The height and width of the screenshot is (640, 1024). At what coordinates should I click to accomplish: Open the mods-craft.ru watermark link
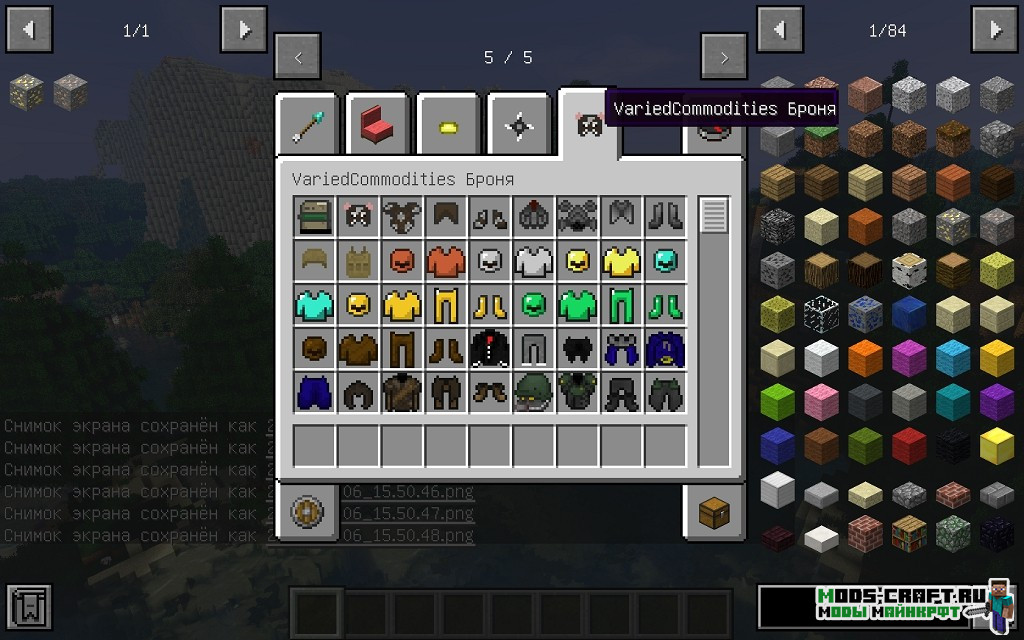(887, 604)
